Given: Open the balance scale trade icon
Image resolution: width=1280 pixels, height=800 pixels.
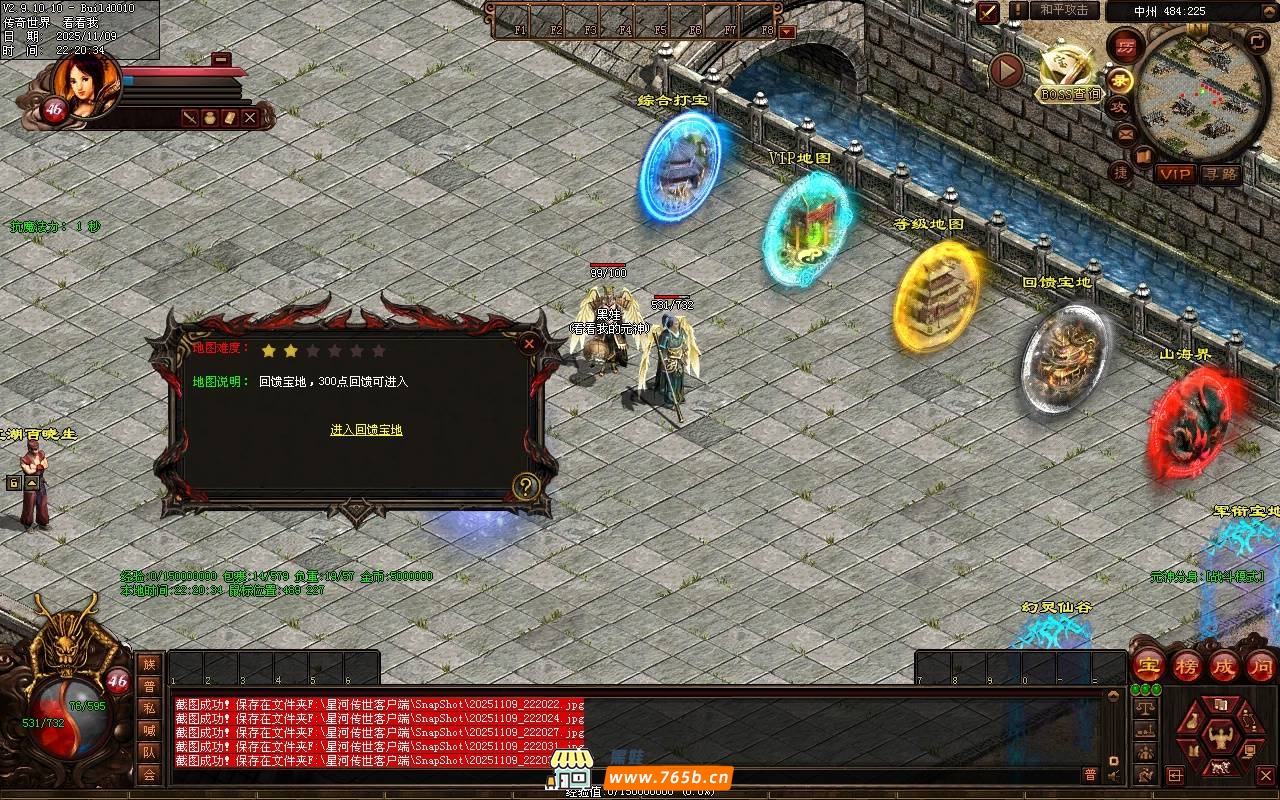Looking at the screenshot, I should point(1146,706).
